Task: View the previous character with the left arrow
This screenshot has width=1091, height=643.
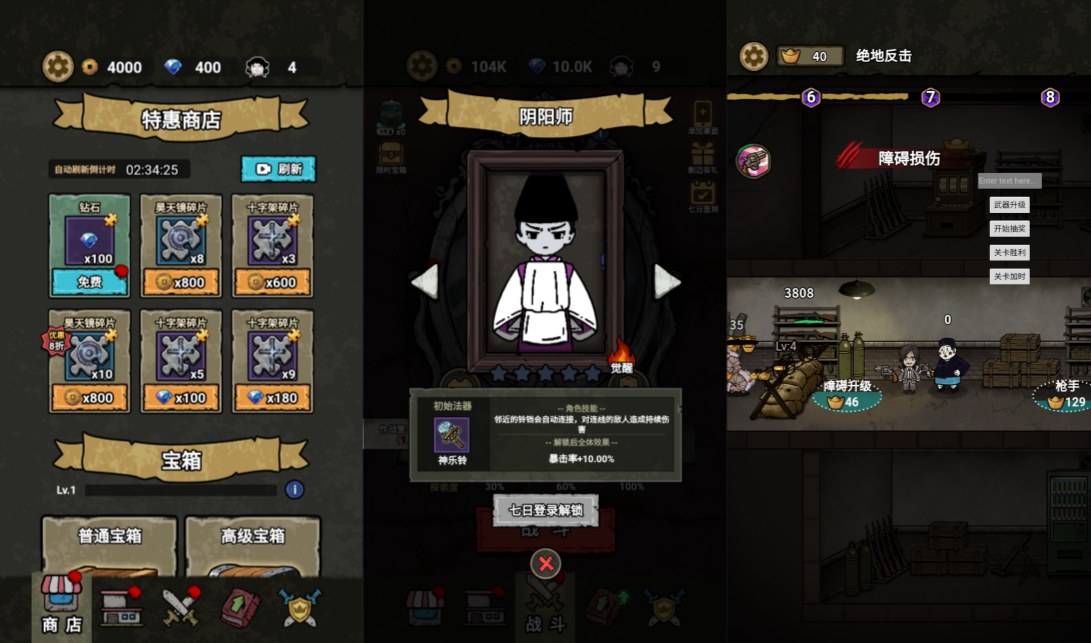Action: point(424,281)
